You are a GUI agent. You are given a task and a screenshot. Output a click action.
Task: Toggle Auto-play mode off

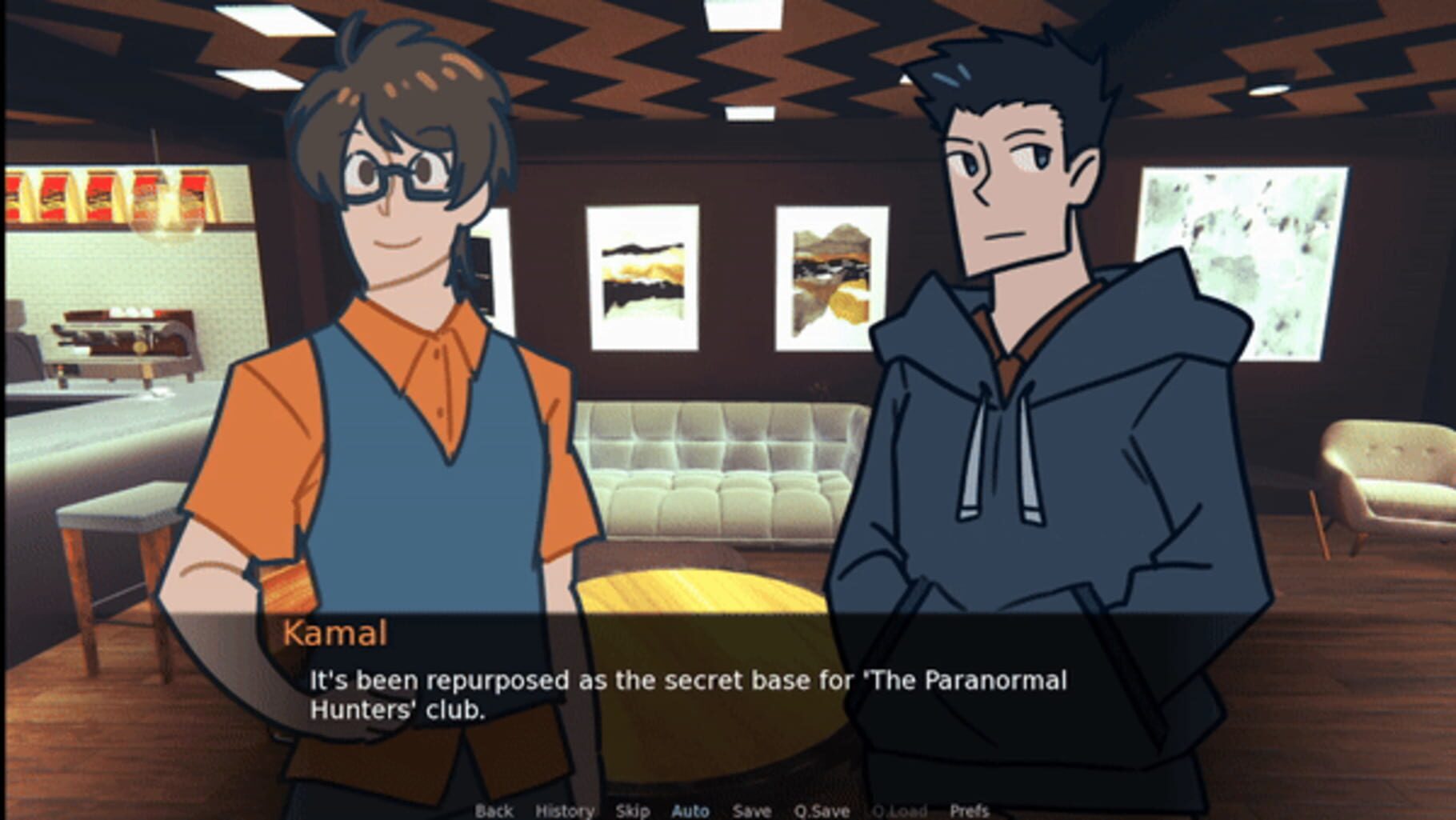[690, 810]
